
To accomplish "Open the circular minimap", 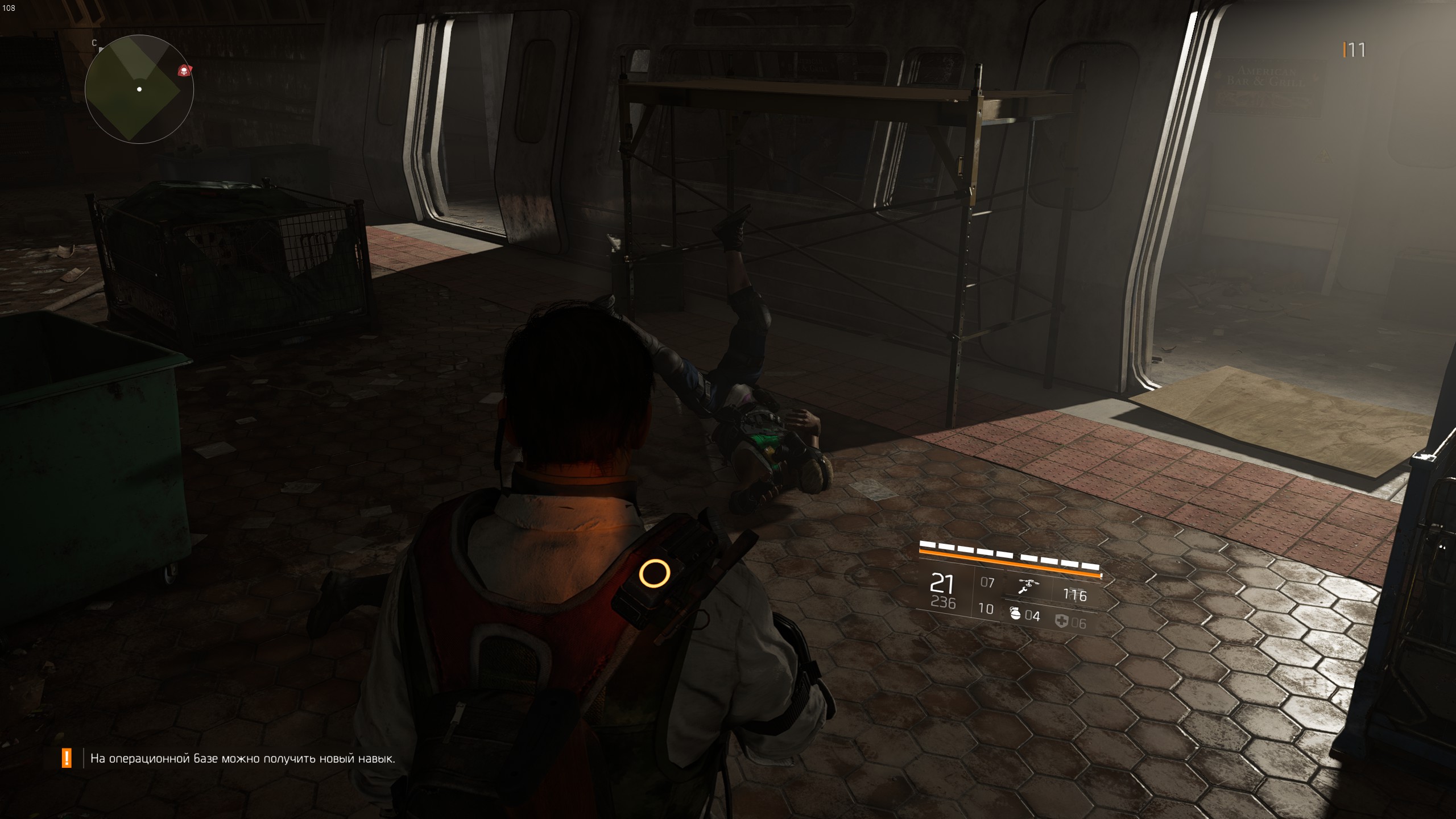I will pos(139,89).
